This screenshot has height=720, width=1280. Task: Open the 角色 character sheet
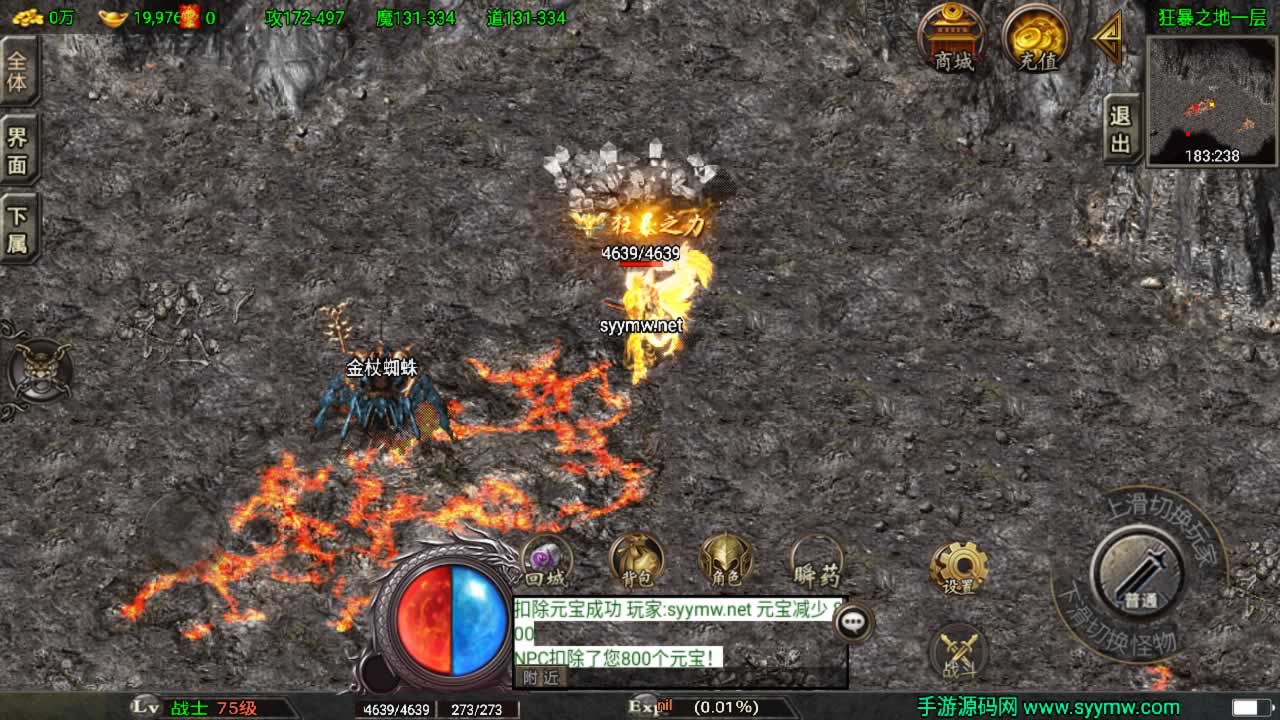pos(726,561)
